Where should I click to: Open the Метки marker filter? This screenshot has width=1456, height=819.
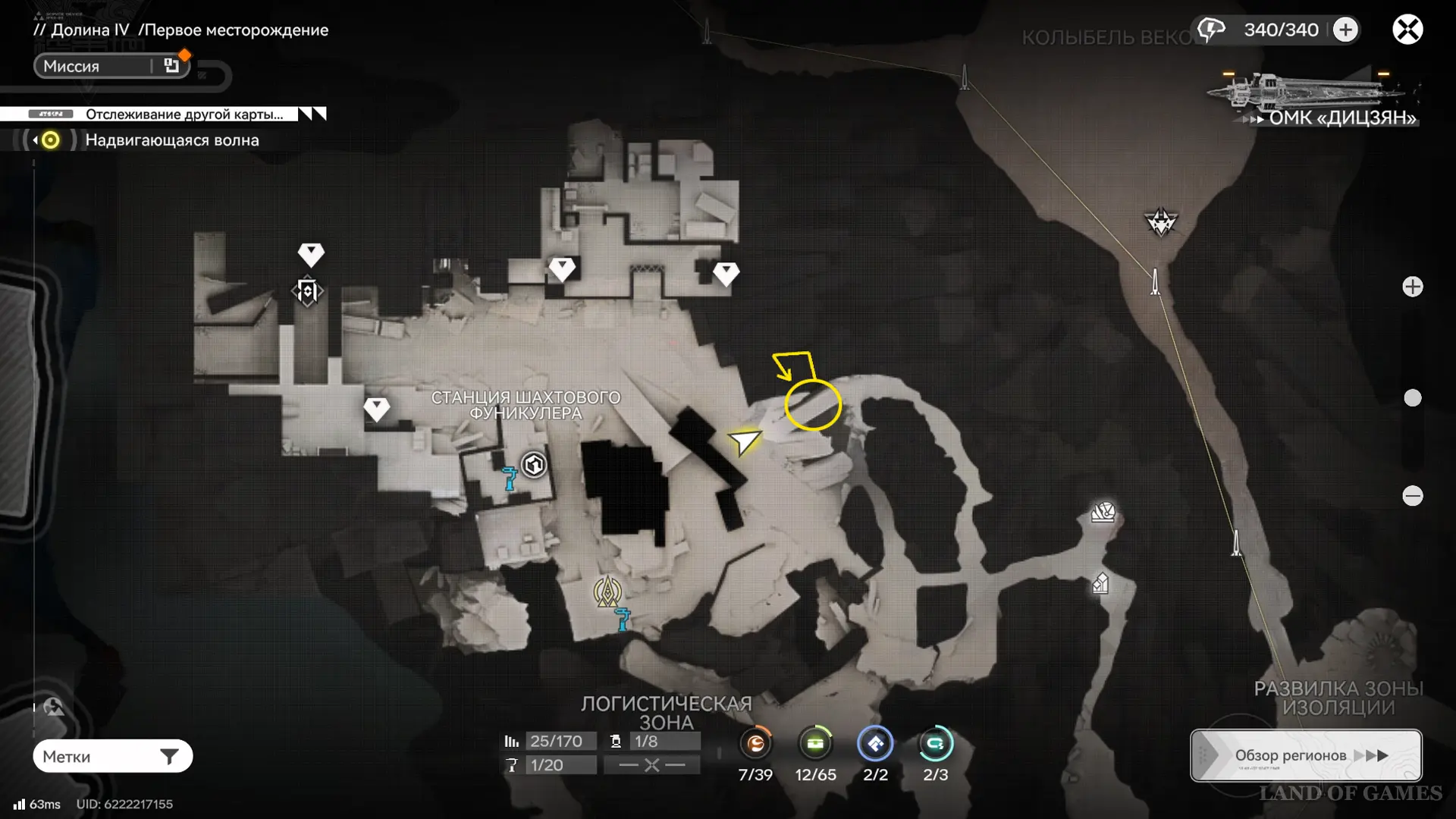[x=112, y=756]
